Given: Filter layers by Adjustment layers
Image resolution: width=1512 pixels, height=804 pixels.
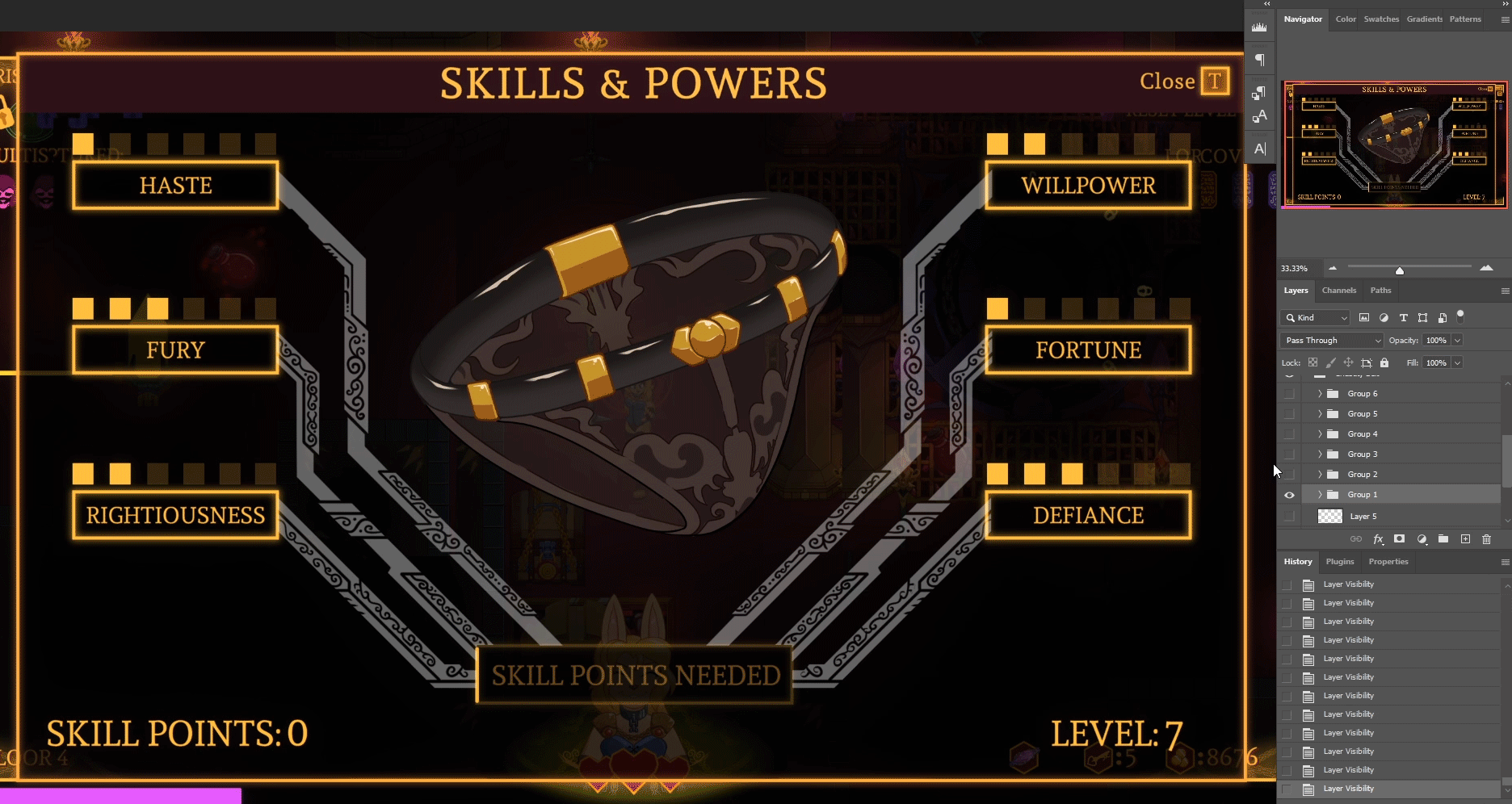Looking at the screenshot, I should [x=1384, y=317].
